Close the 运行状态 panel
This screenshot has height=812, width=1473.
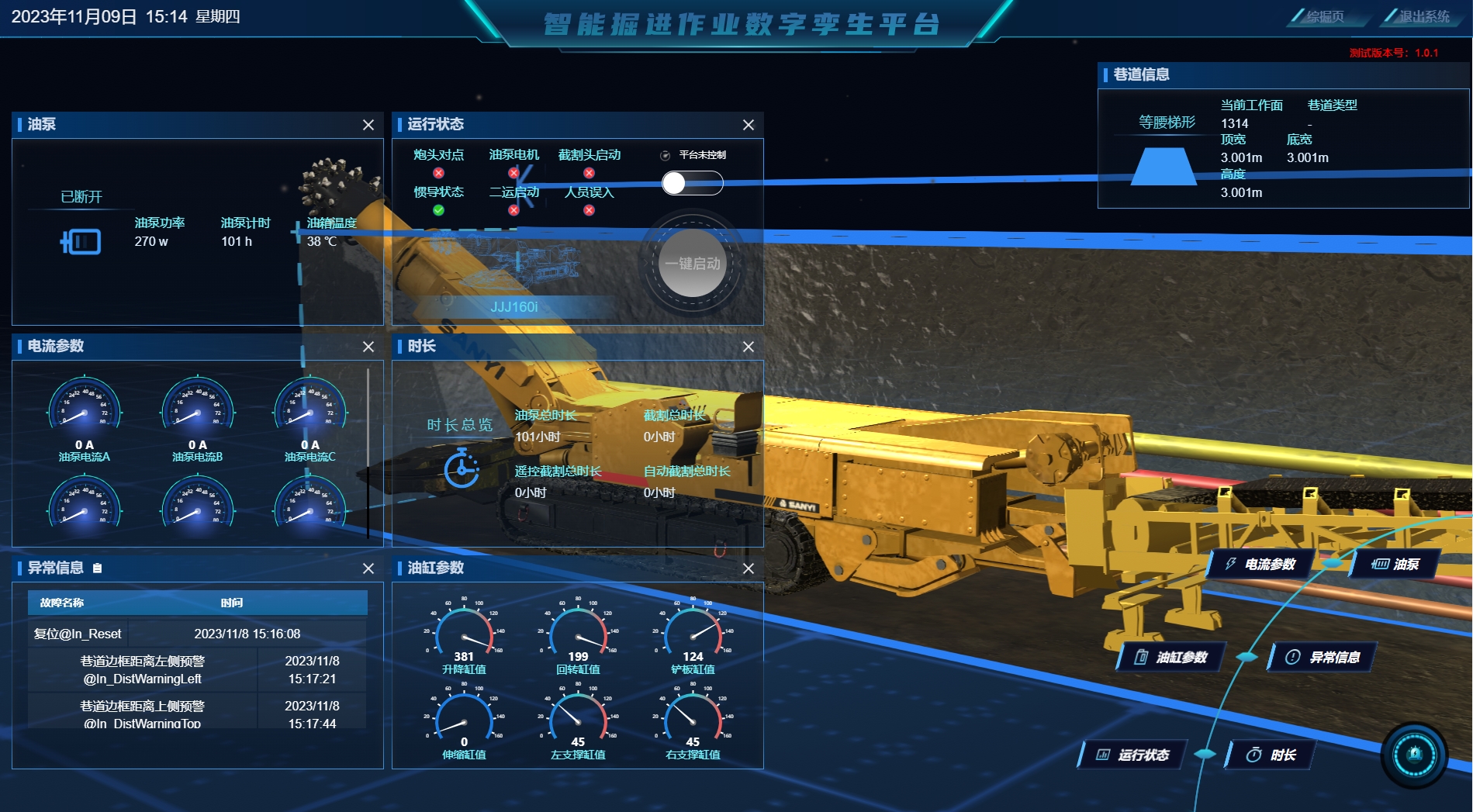749,125
